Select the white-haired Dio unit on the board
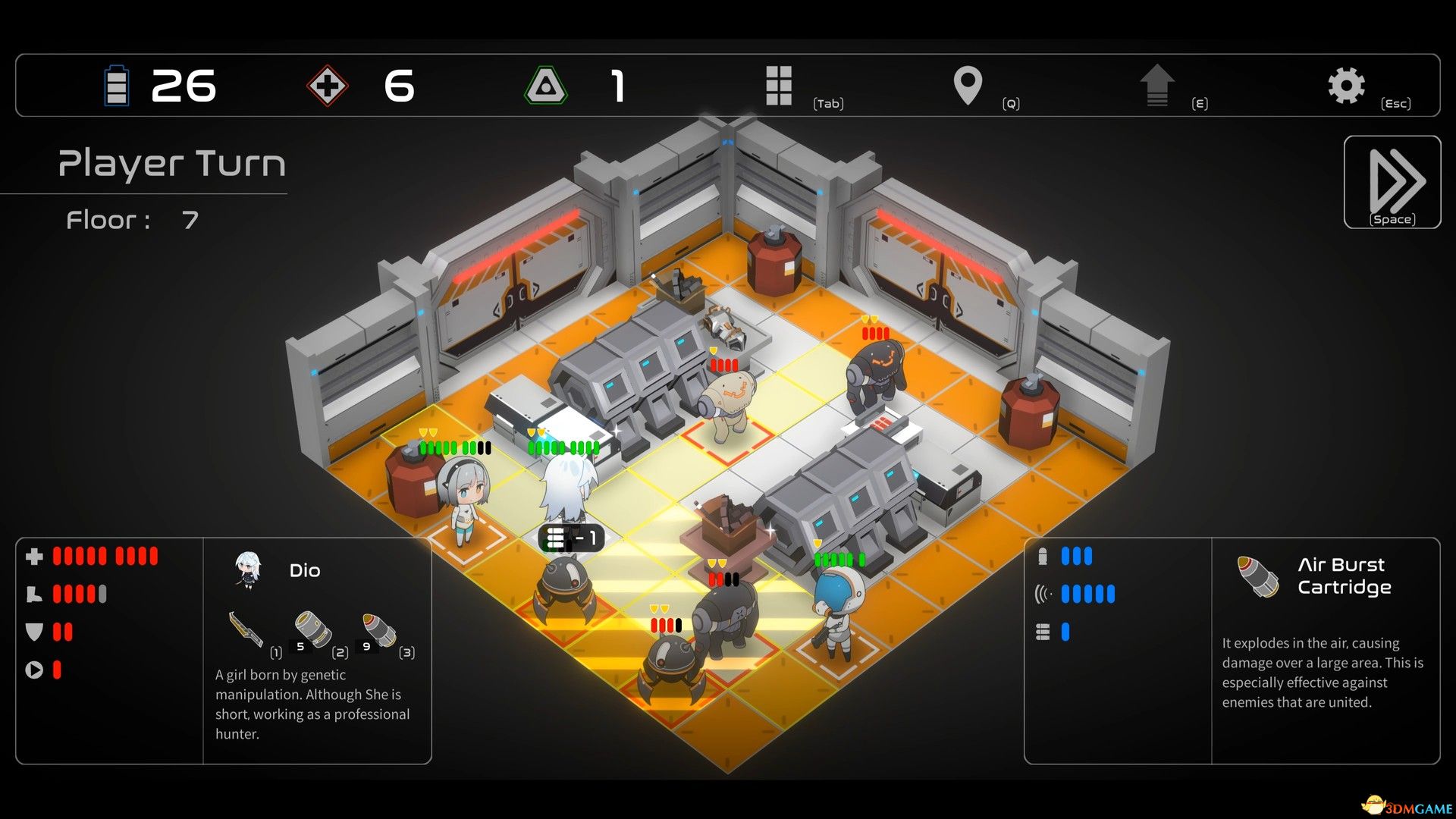 coord(567,493)
